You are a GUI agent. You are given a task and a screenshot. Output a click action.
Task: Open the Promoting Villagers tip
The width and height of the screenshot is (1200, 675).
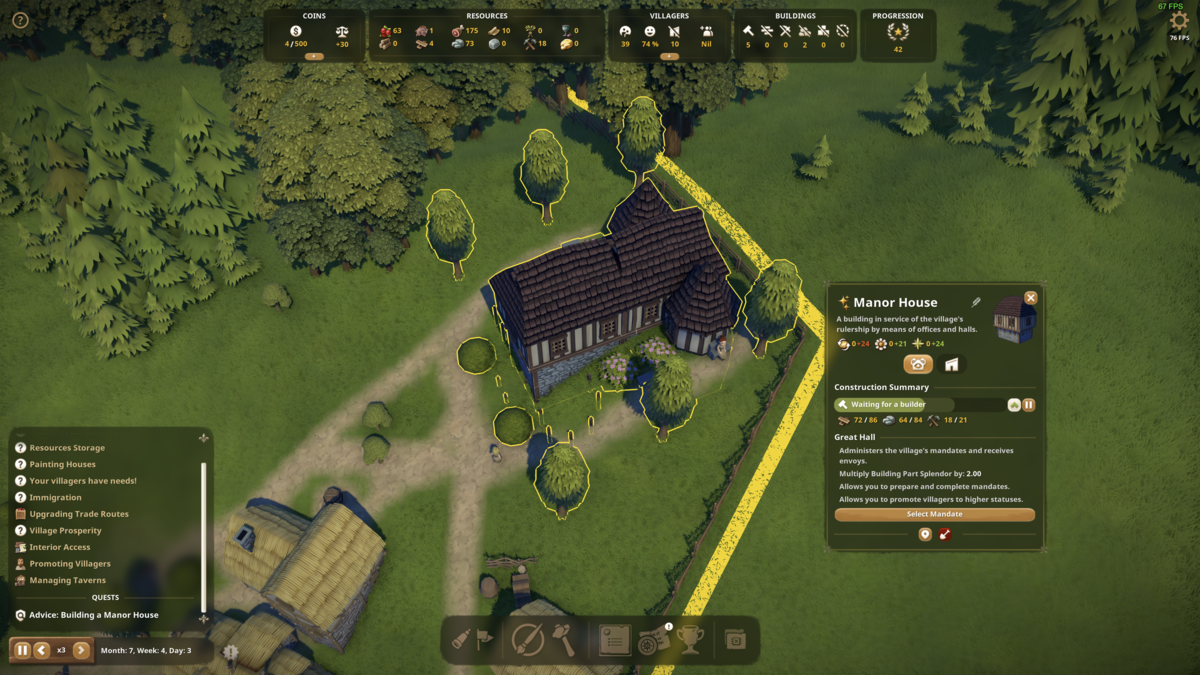pos(70,564)
